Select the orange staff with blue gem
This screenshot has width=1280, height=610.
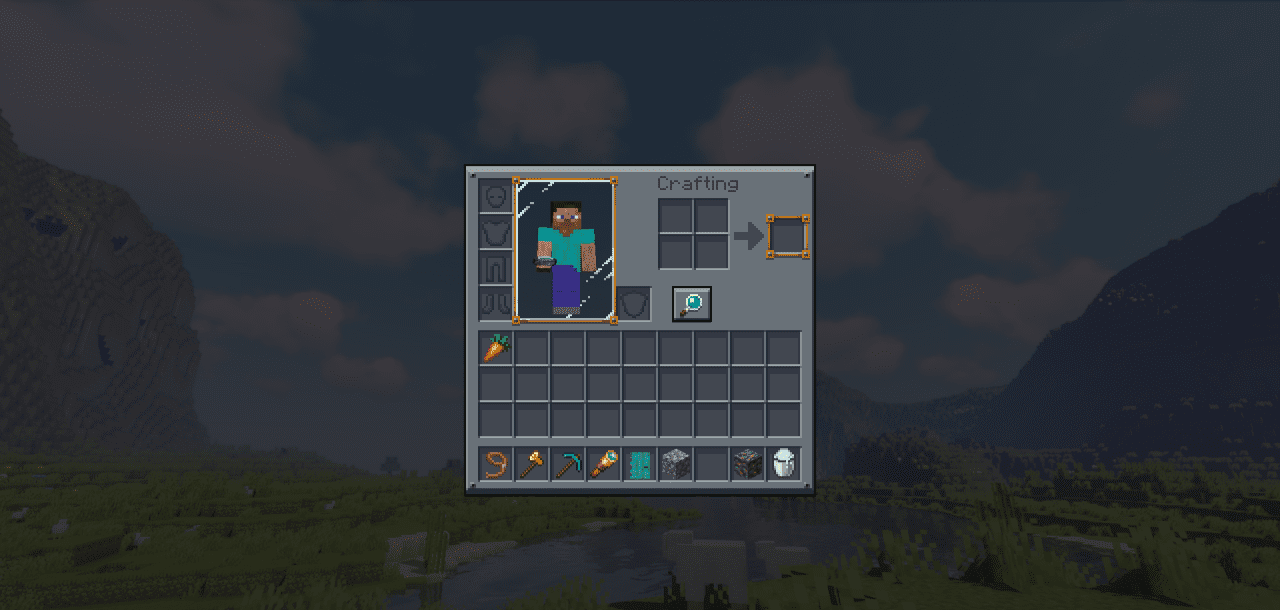pos(605,464)
